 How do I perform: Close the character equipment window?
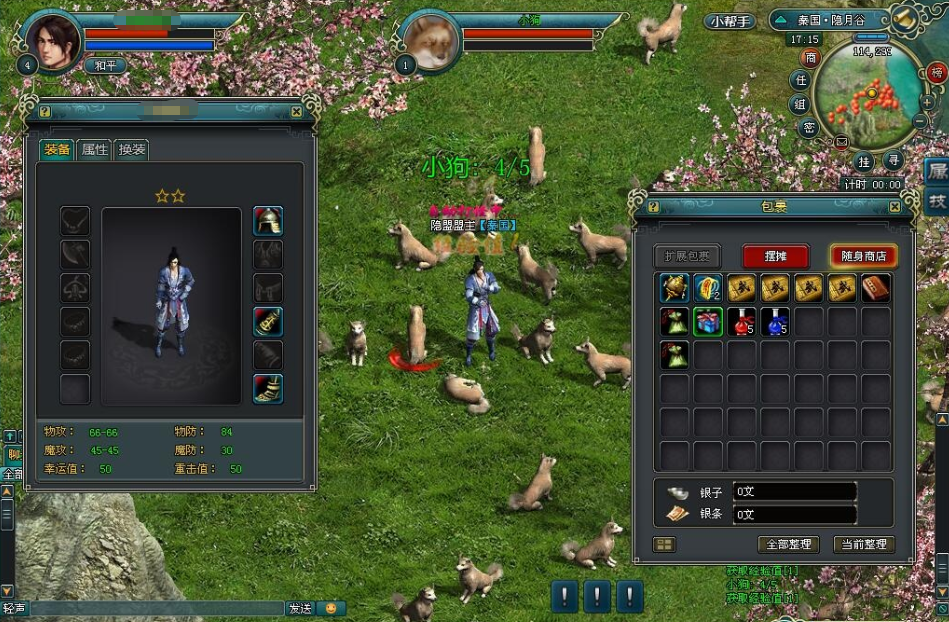click(x=296, y=112)
